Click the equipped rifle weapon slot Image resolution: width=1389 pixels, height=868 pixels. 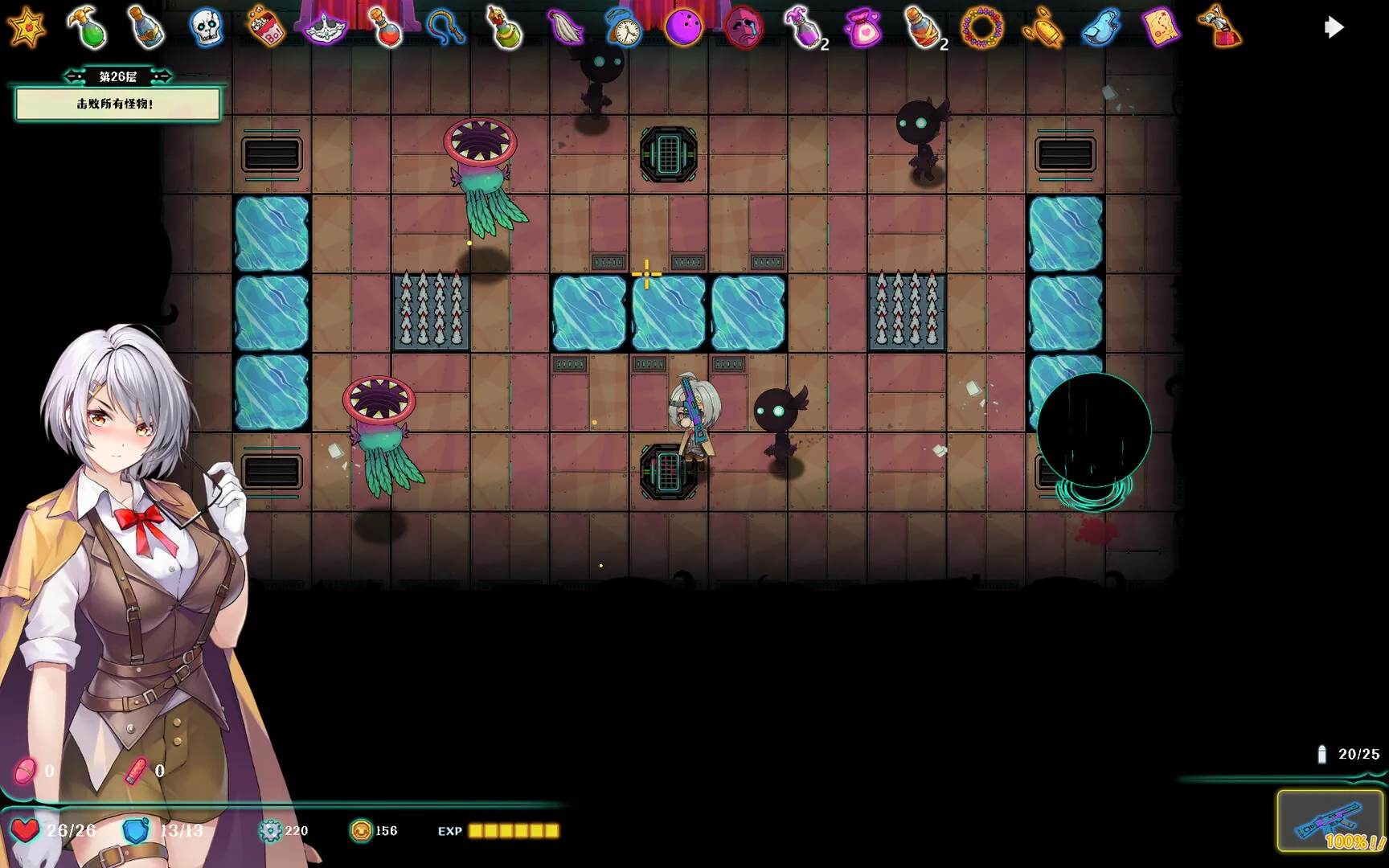click(1330, 821)
